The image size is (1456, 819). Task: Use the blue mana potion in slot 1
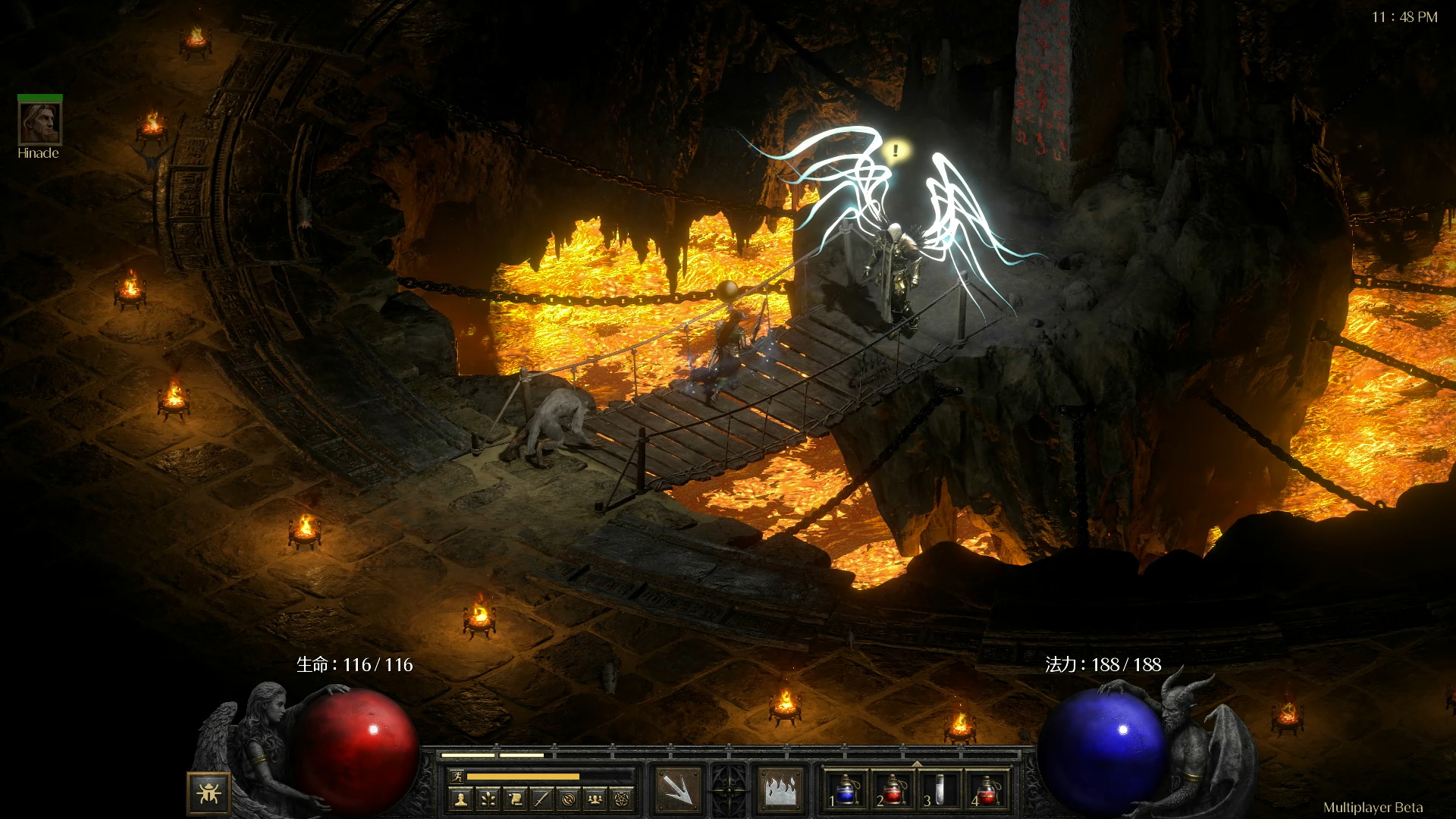click(x=846, y=790)
